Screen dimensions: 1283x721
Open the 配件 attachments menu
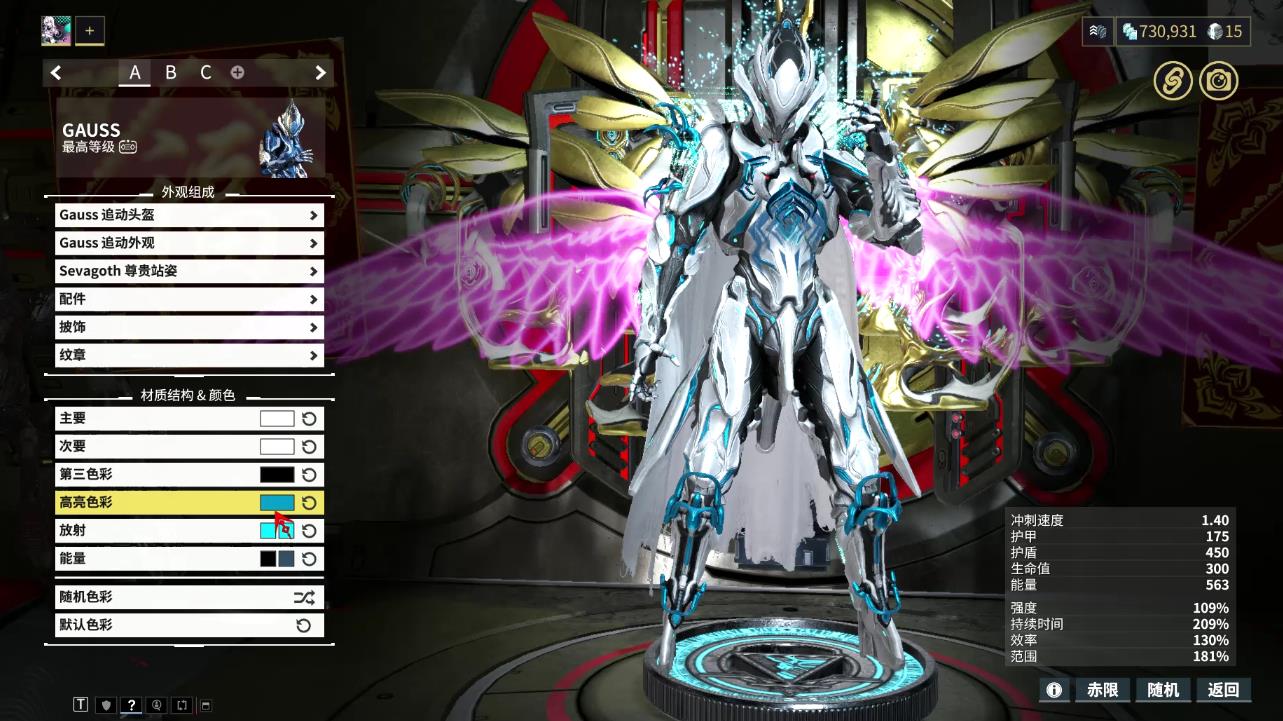pyautogui.click(x=189, y=299)
